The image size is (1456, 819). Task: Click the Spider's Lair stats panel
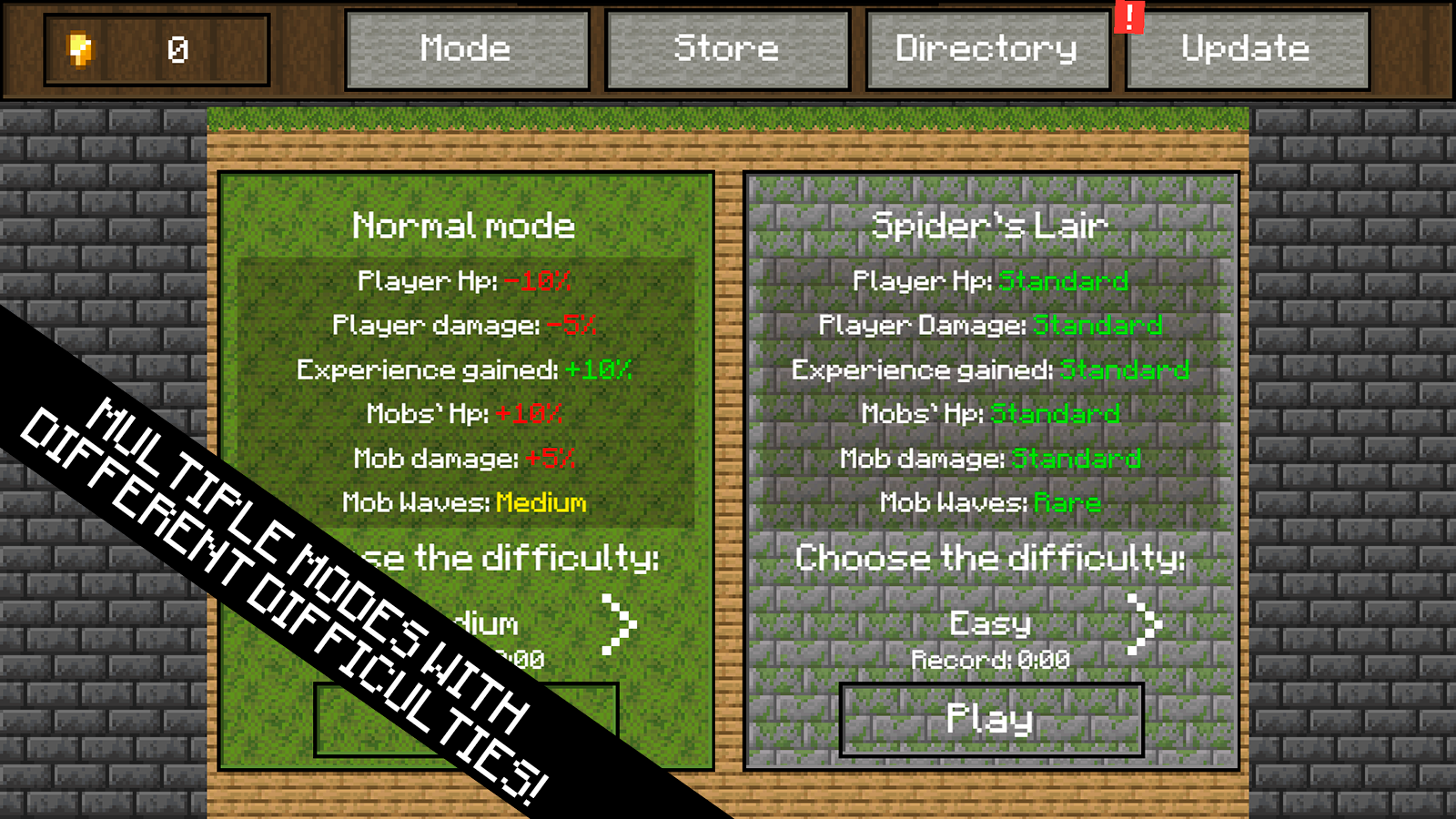(x=990, y=391)
